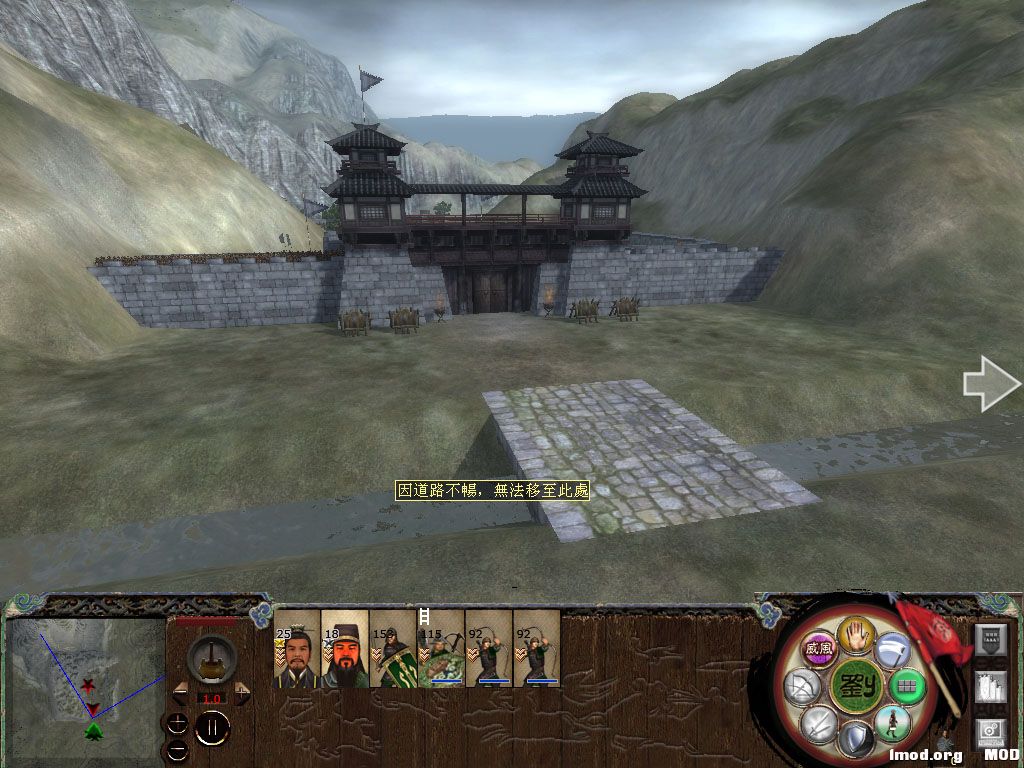Zoom in the minimap with round plus button

click(x=177, y=723)
